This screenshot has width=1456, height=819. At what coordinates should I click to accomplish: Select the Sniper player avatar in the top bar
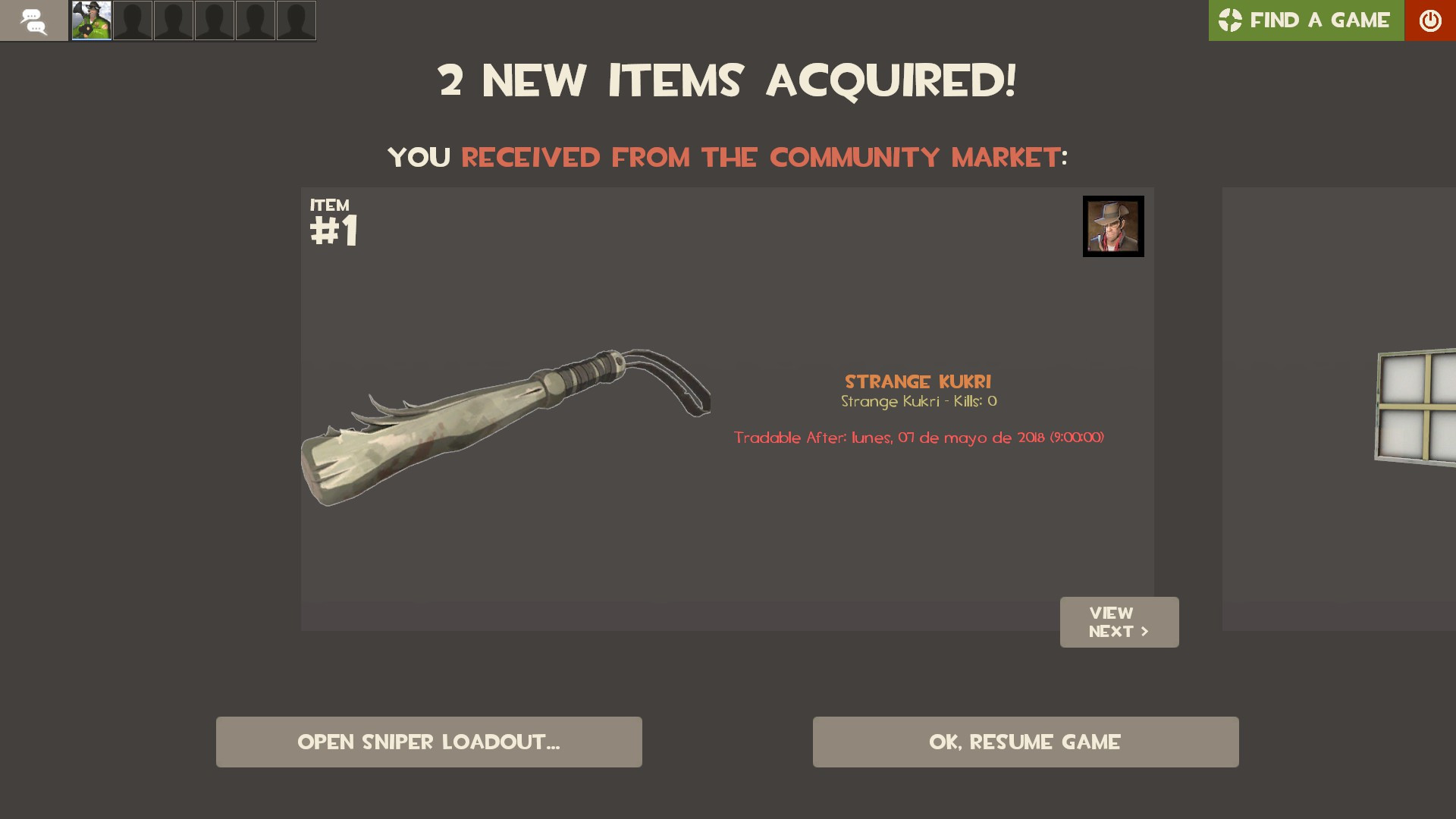click(x=91, y=20)
